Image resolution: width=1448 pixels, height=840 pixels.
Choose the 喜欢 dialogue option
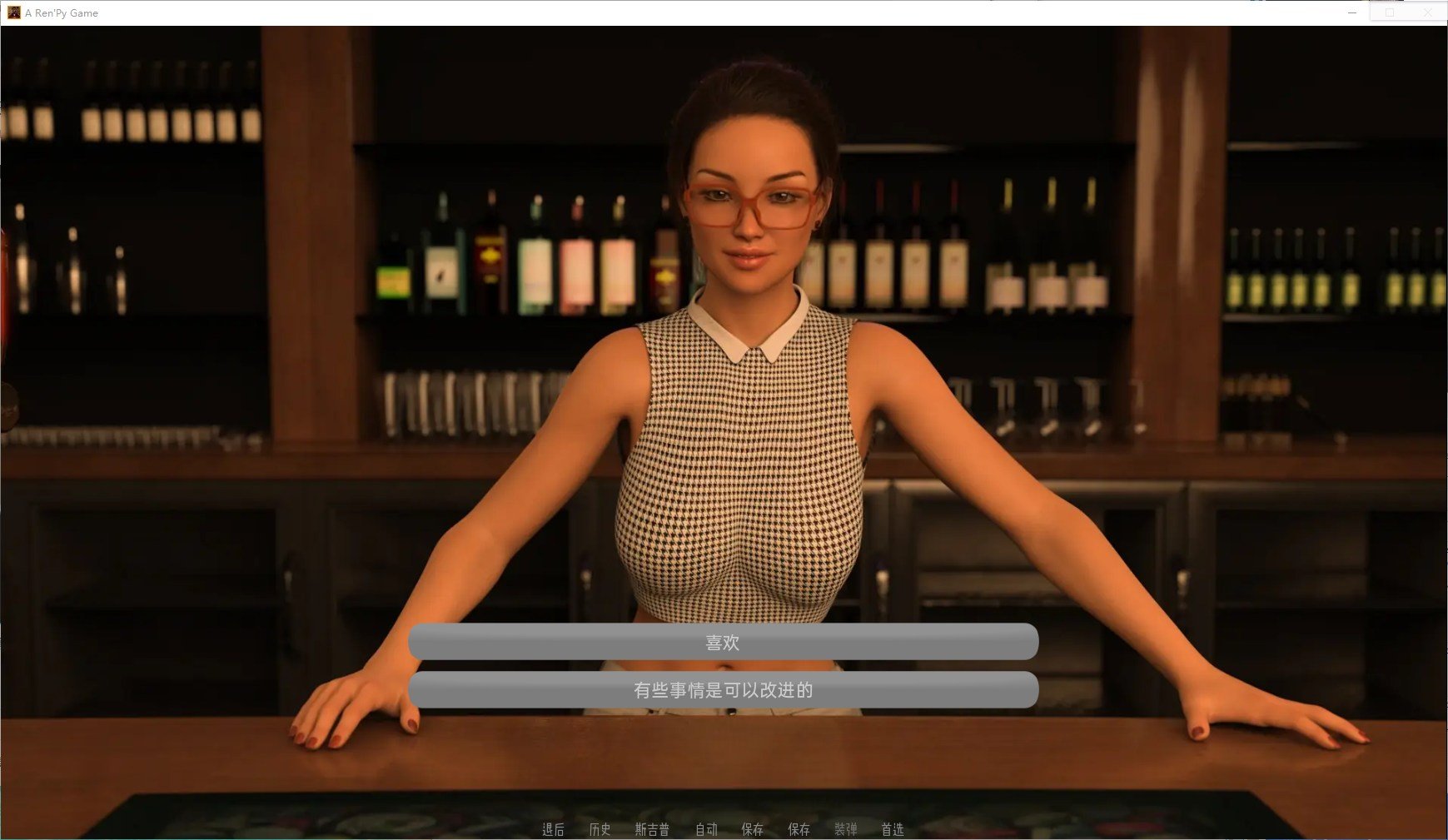click(x=723, y=642)
